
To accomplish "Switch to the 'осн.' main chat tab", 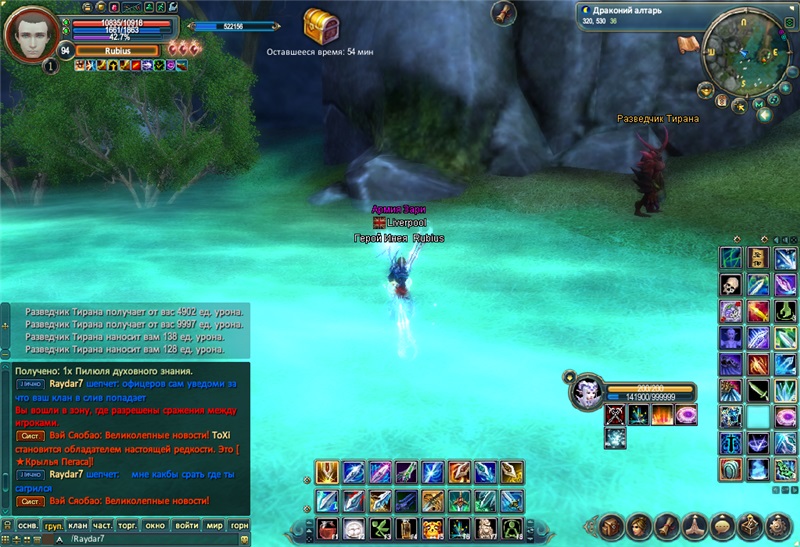I will [29, 525].
